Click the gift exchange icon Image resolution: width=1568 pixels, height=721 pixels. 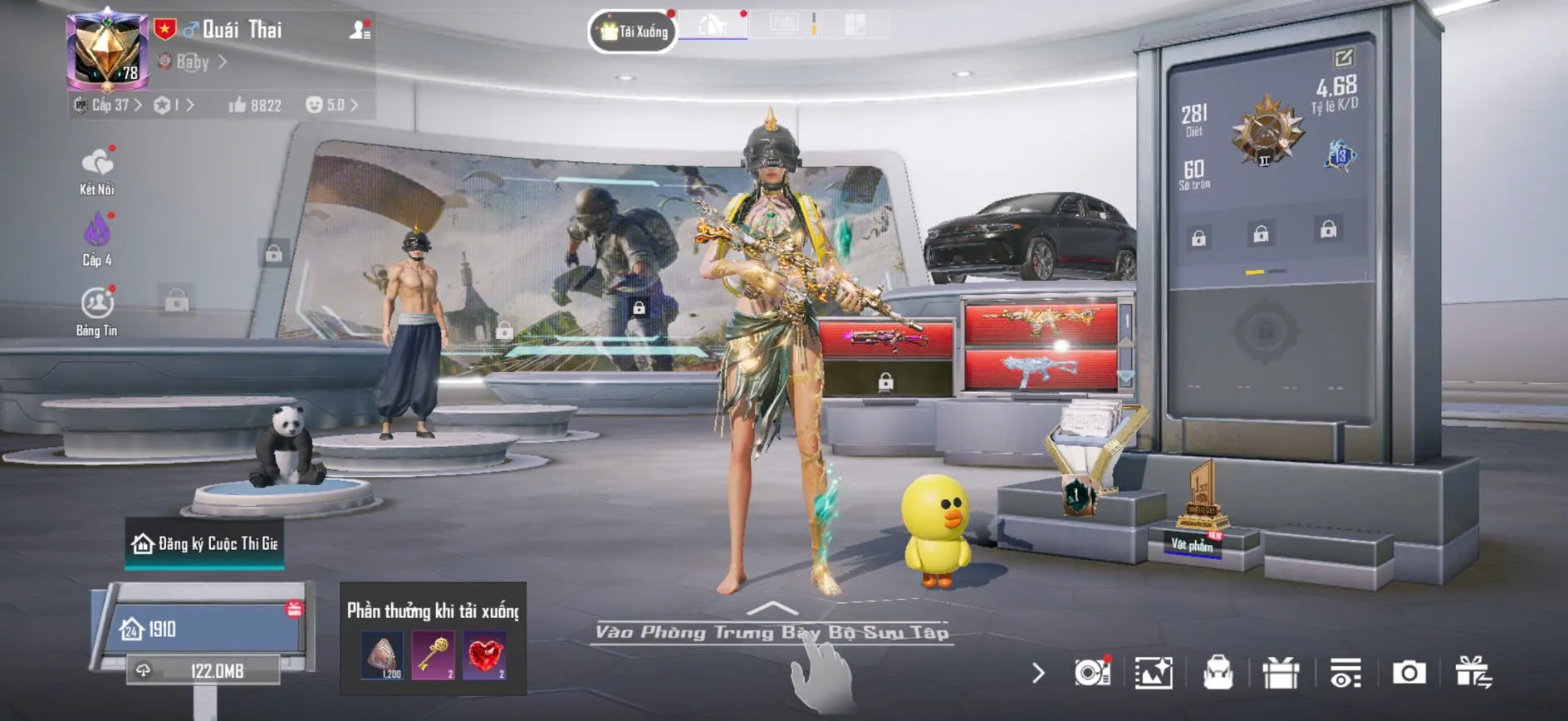click(x=1473, y=673)
